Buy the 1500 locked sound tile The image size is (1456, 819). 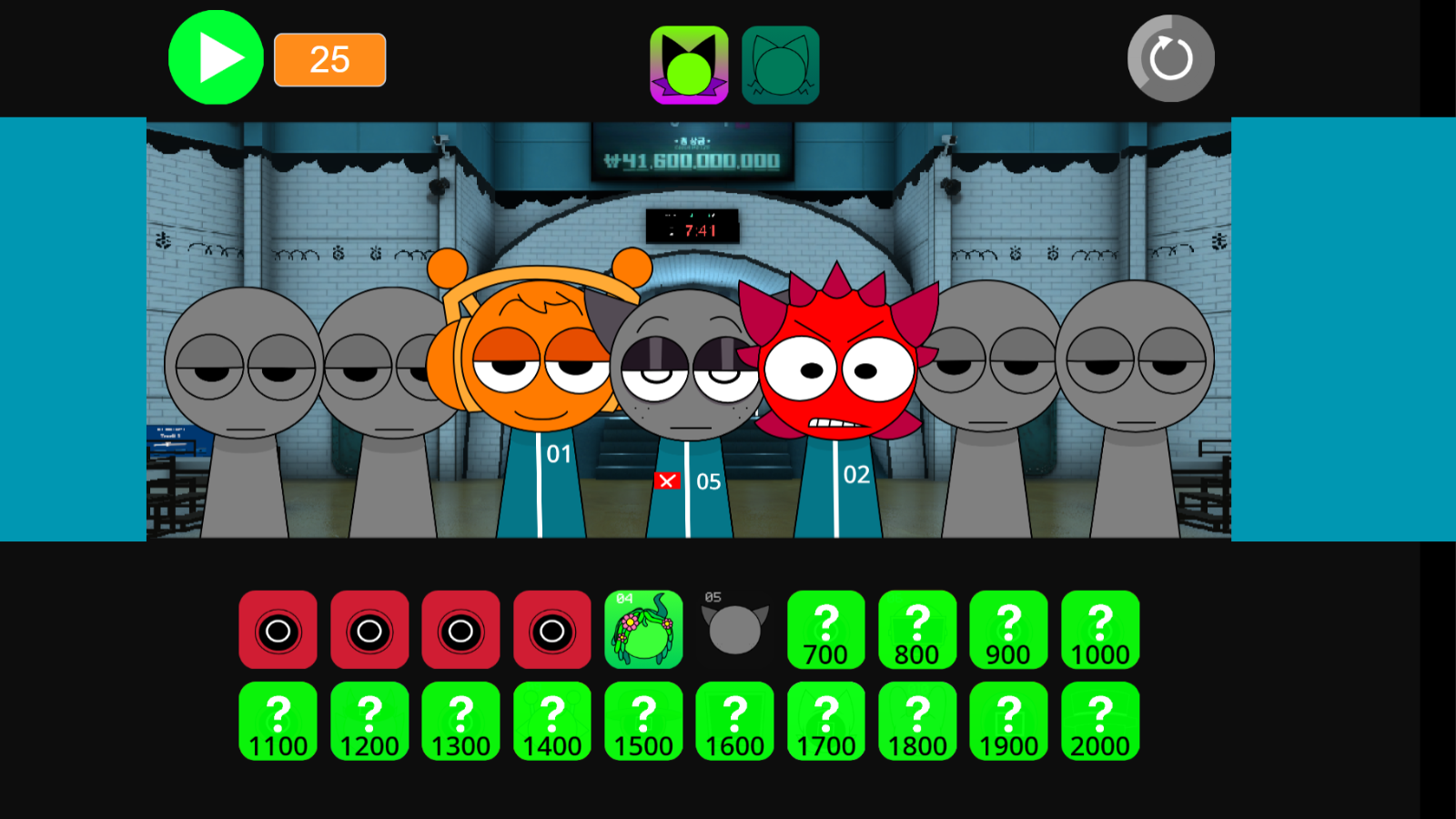pyautogui.click(x=643, y=721)
